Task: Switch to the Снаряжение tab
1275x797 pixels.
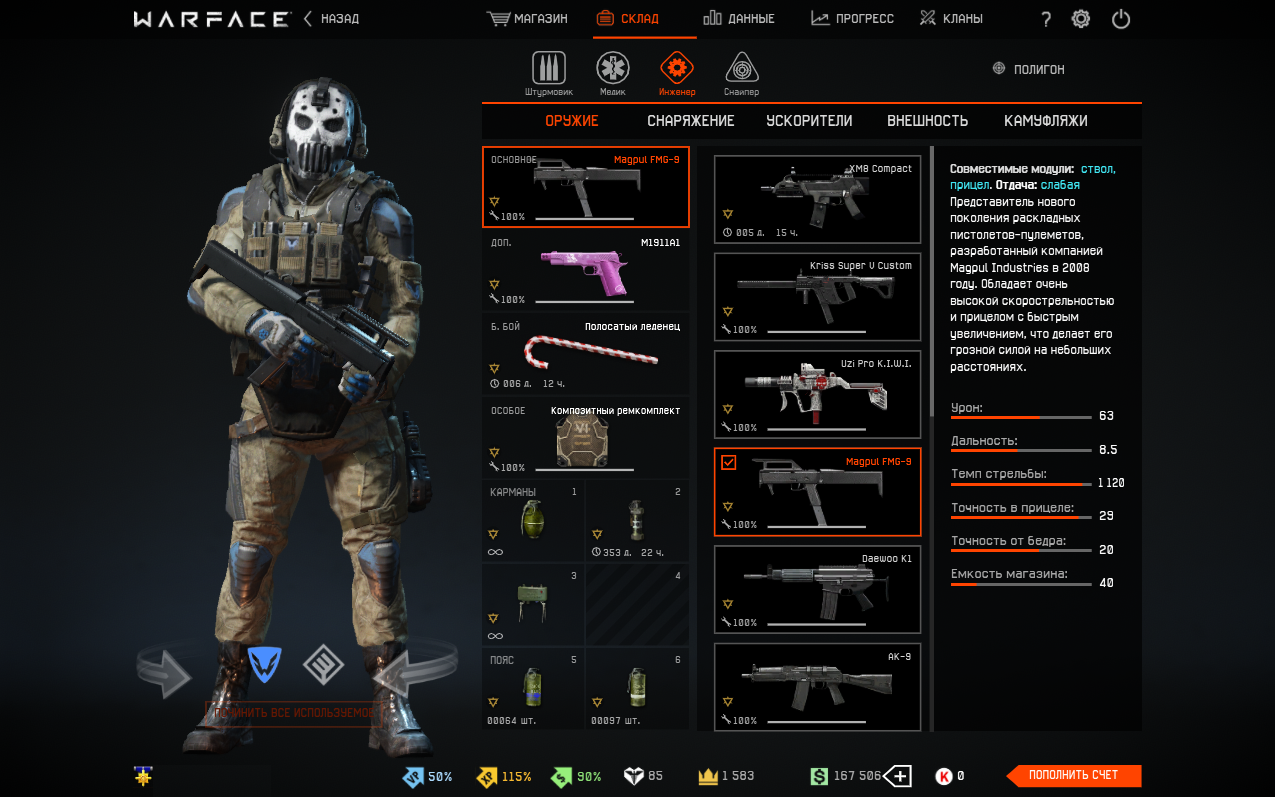Action: coord(690,121)
